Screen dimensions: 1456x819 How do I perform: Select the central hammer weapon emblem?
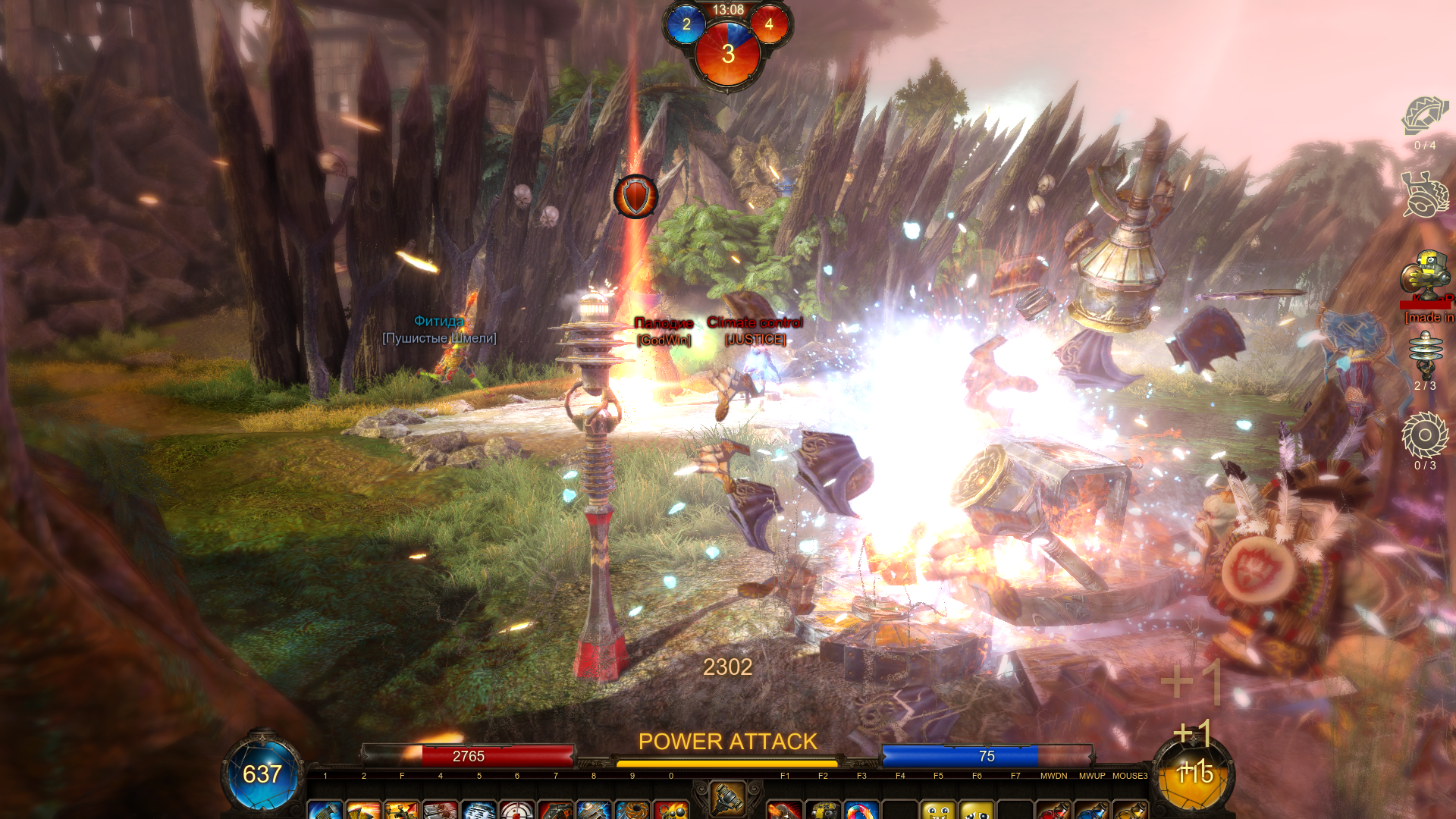(x=727, y=798)
